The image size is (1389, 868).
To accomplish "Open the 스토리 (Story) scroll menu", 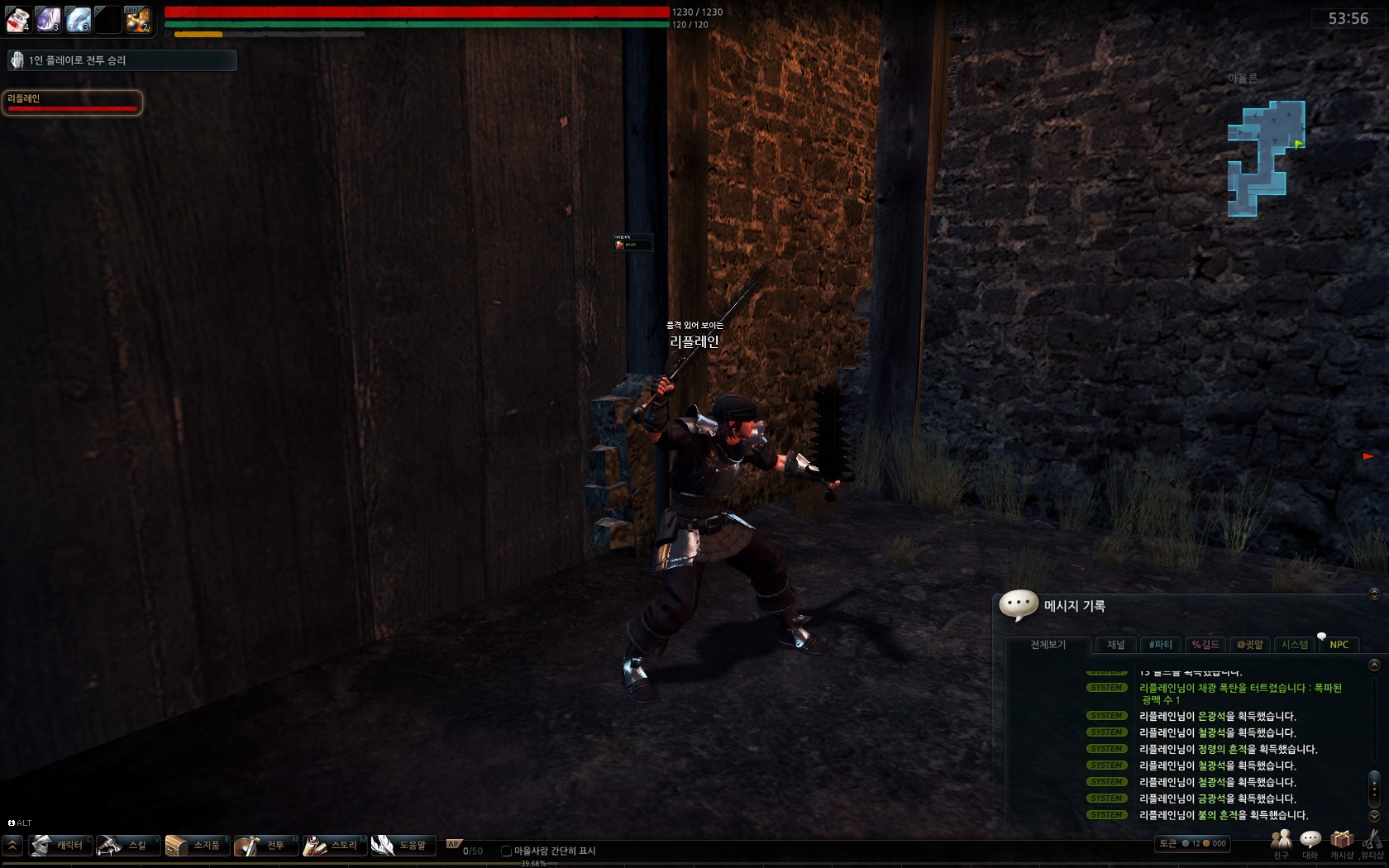I will pyautogui.click(x=335, y=845).
